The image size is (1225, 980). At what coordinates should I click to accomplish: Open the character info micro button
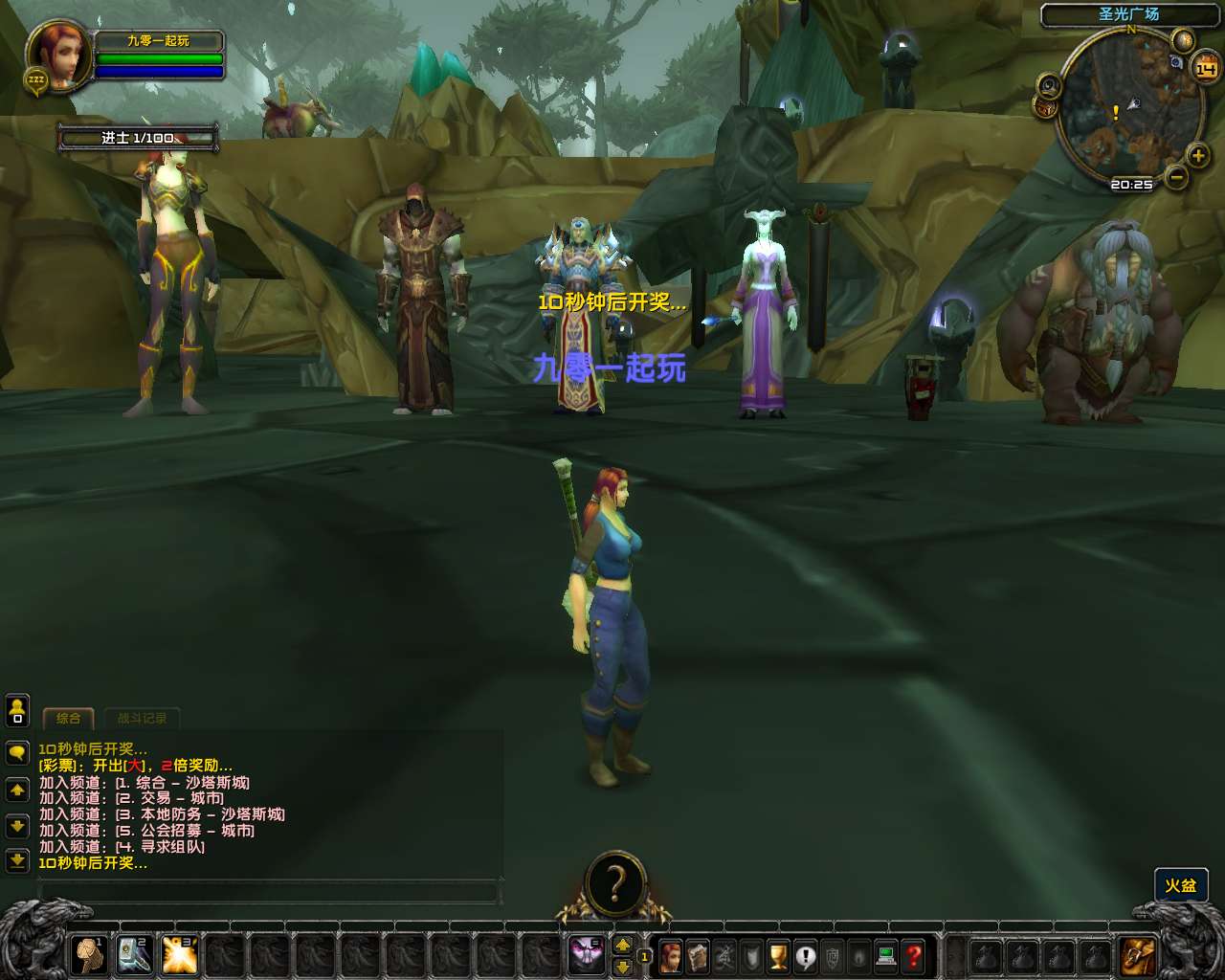[x=671, y=956]
